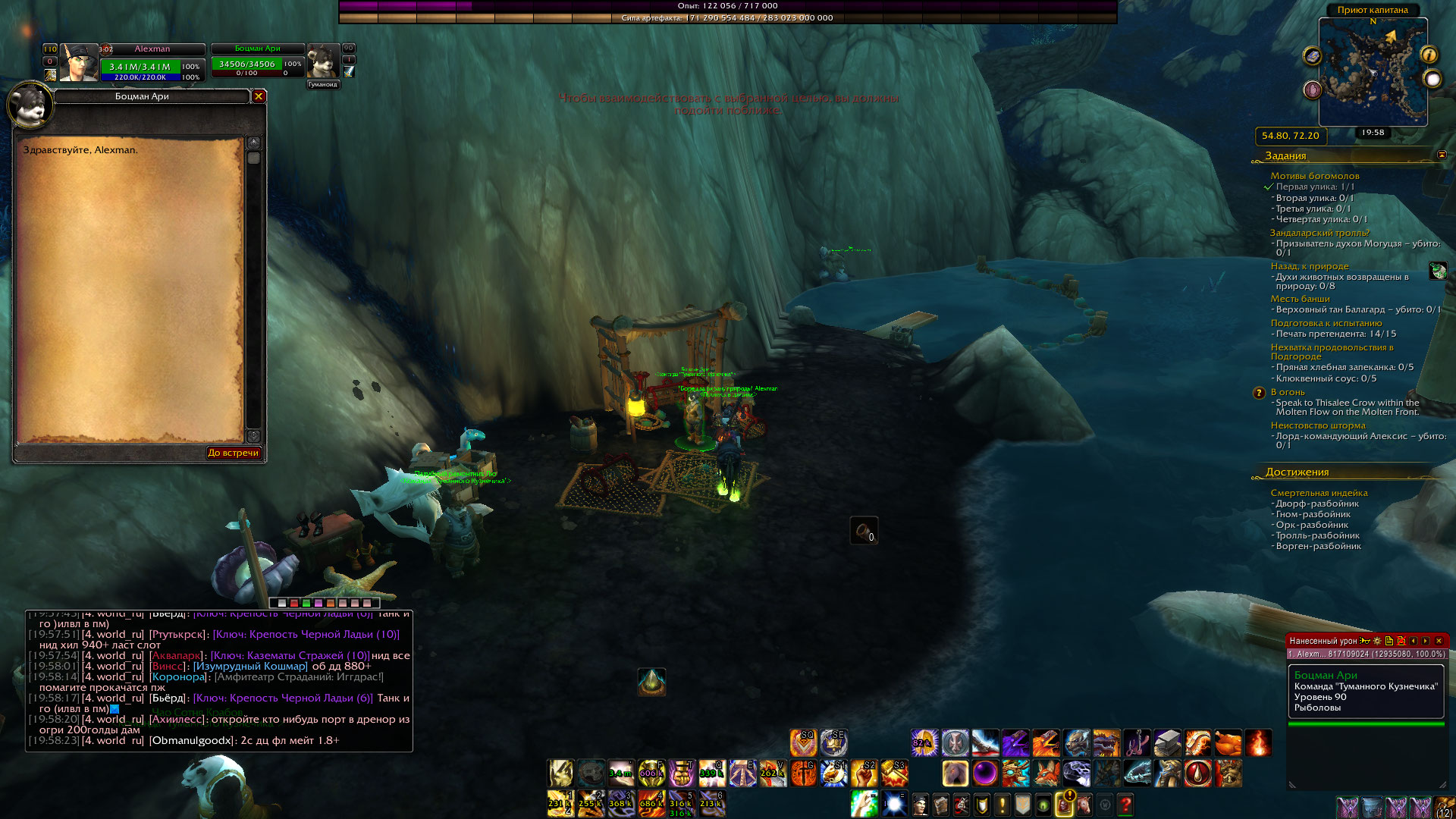Show the next damage meter mode
This screenshot has width=1456, height=819.
point(1426,641)
